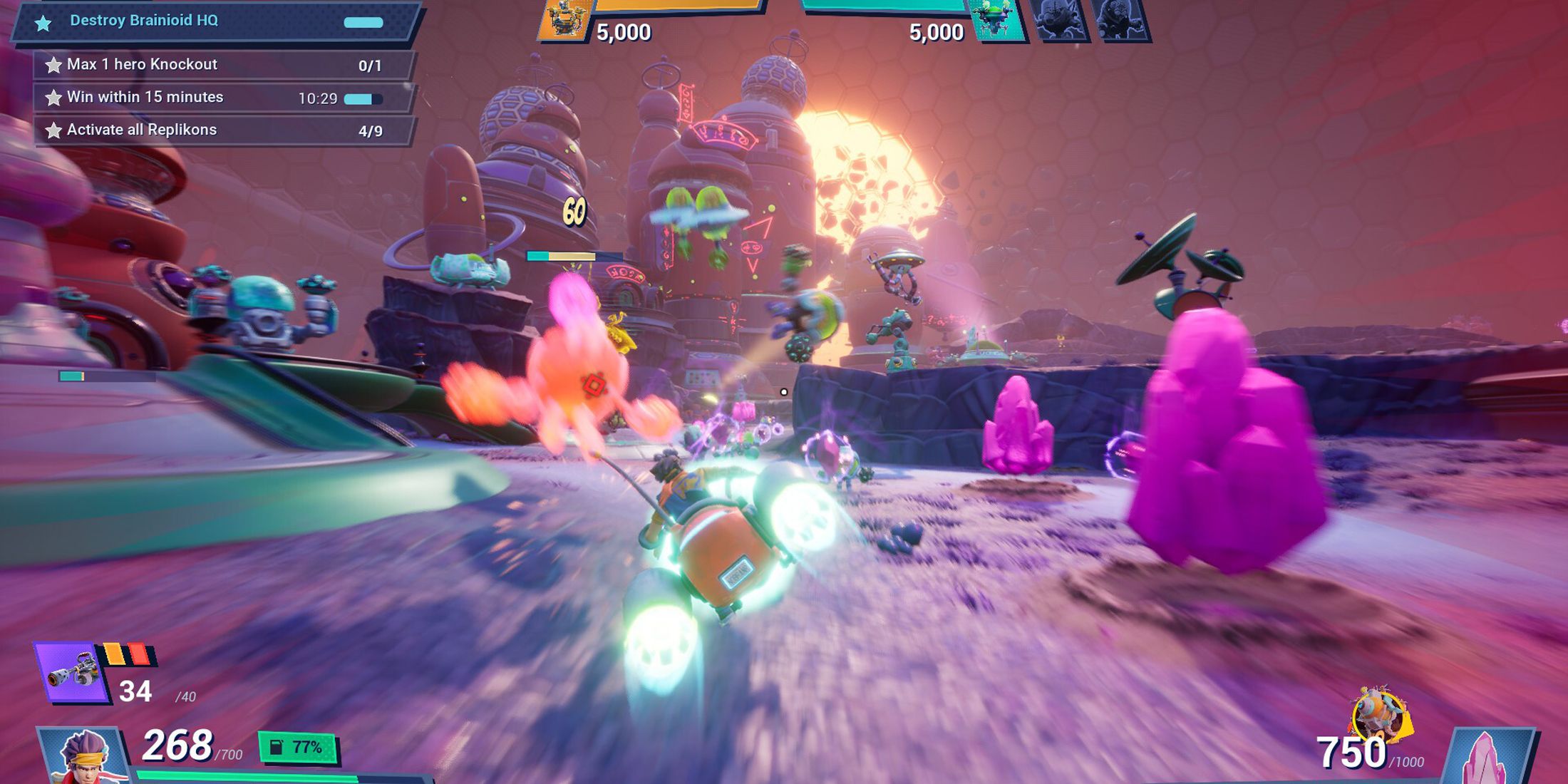This screenshot has width=1568, height=784.
Task: Check the star beside Max 1 hero Knockout
Action: pos(53,64)
